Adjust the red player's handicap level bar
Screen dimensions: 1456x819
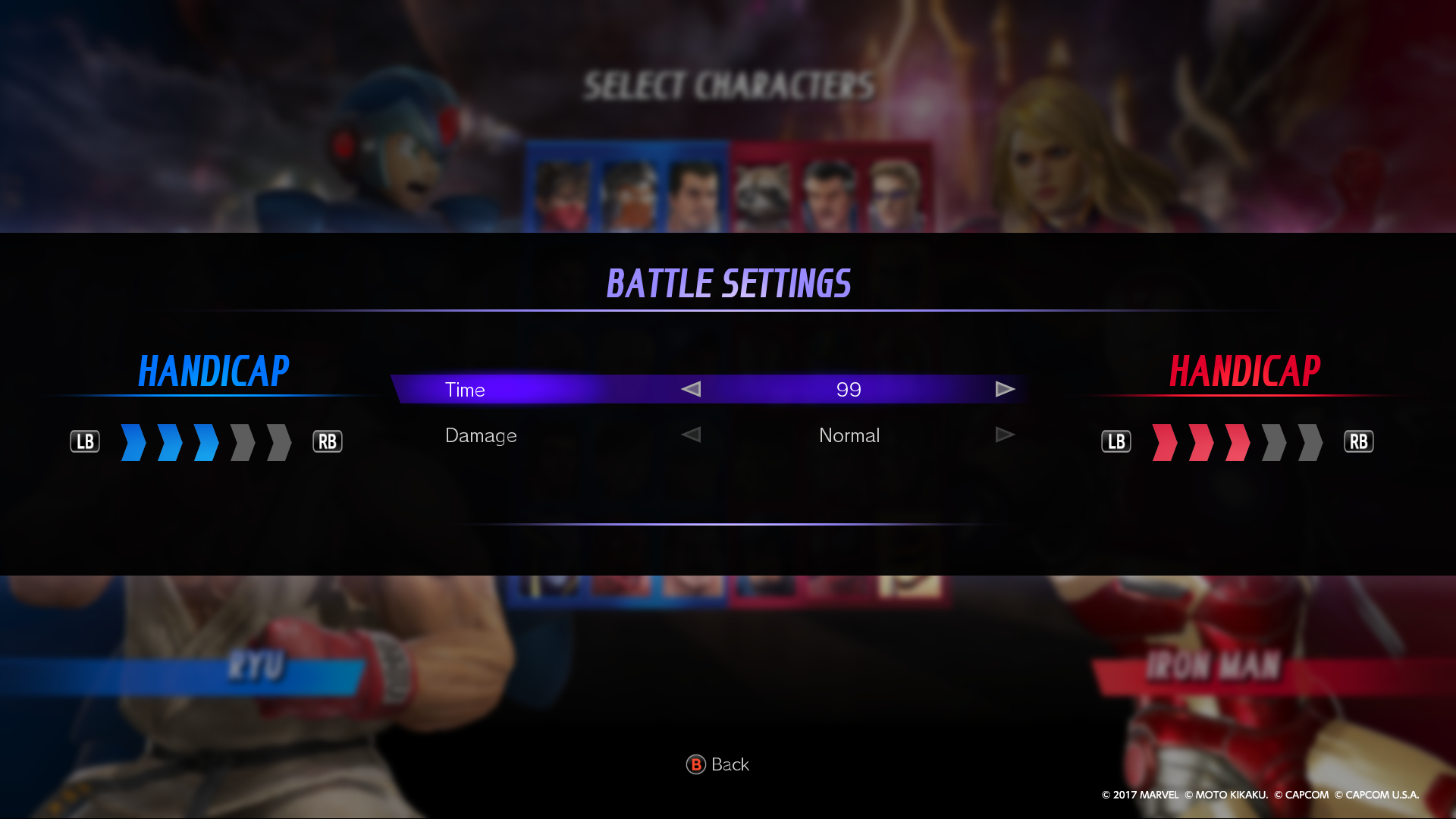pyautogui.click(x=1236, y=442)
